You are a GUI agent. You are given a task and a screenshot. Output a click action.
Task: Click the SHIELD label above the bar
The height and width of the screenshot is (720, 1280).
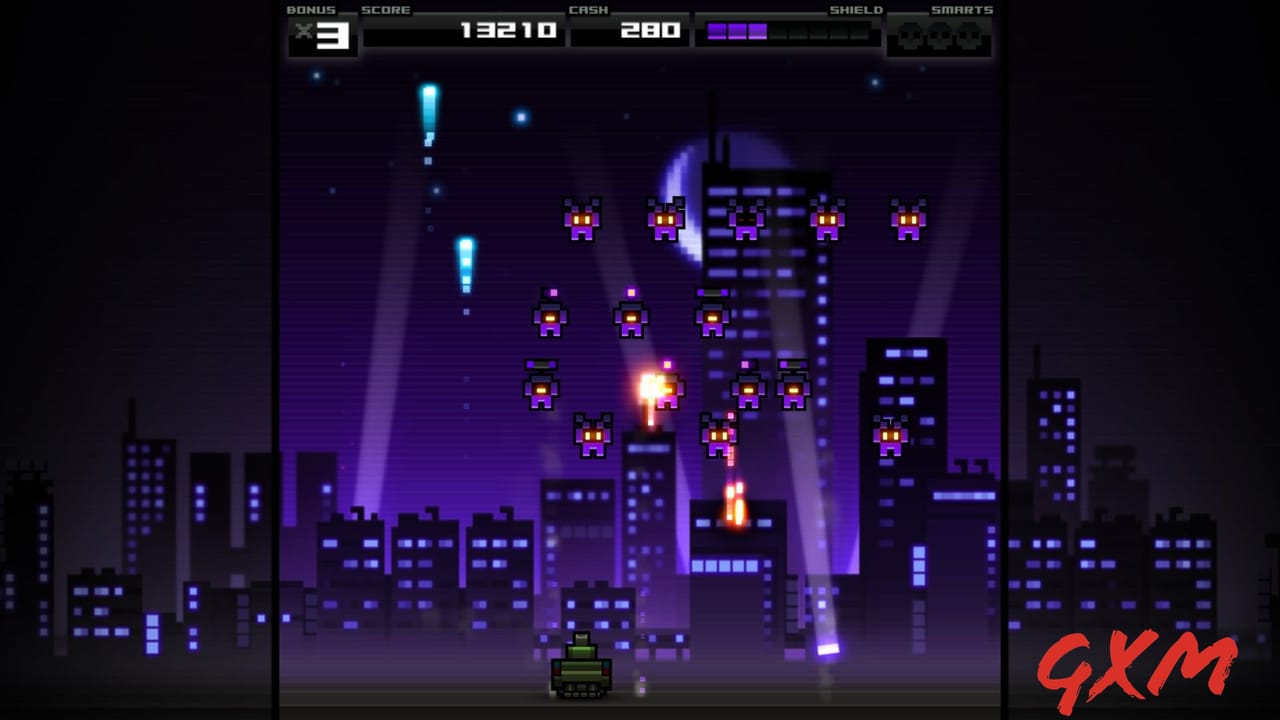click(857, 10)
